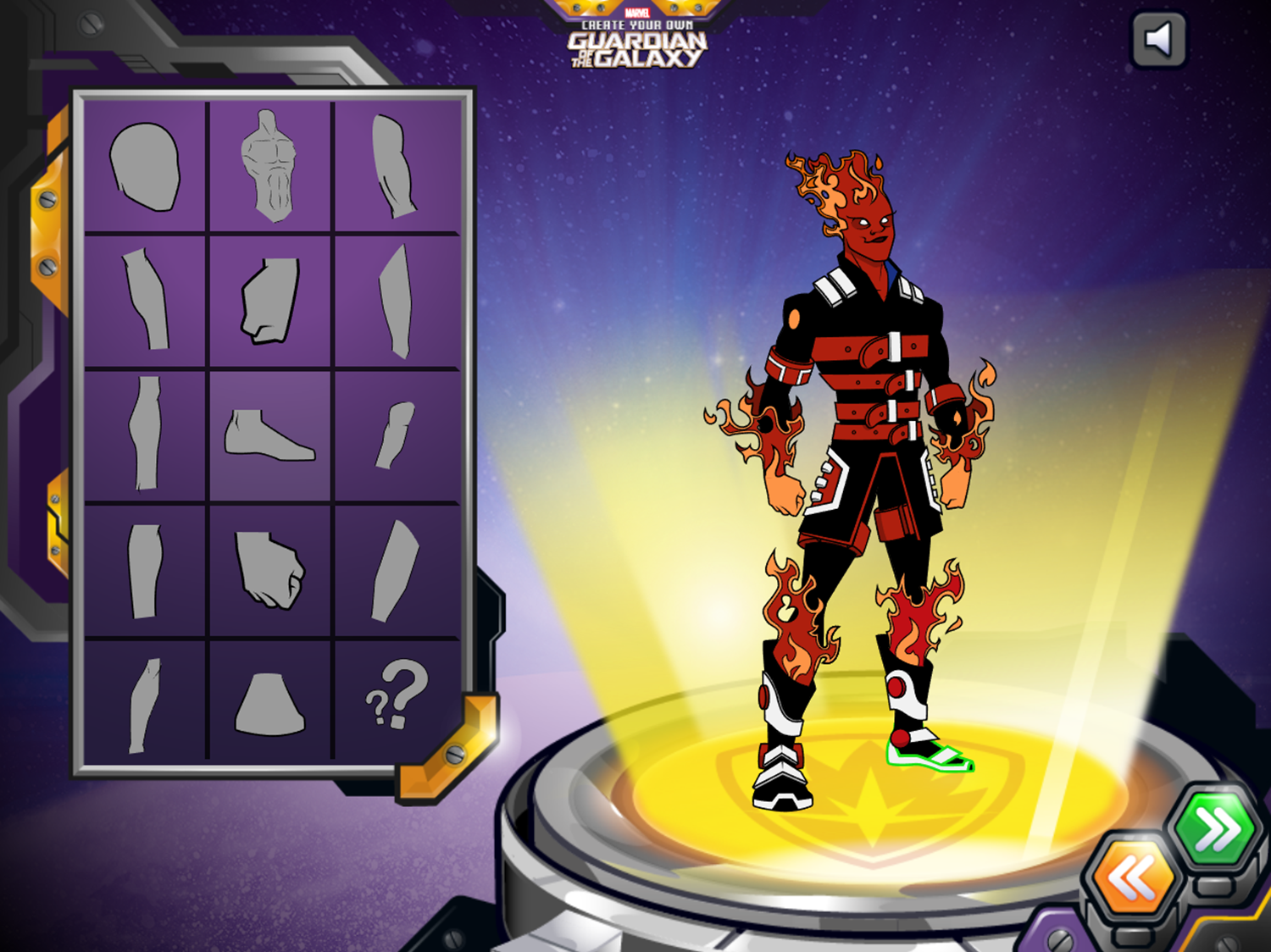Select the foot silhouette slot
This screenshot has width=1271, height=952.
point(269,432)
